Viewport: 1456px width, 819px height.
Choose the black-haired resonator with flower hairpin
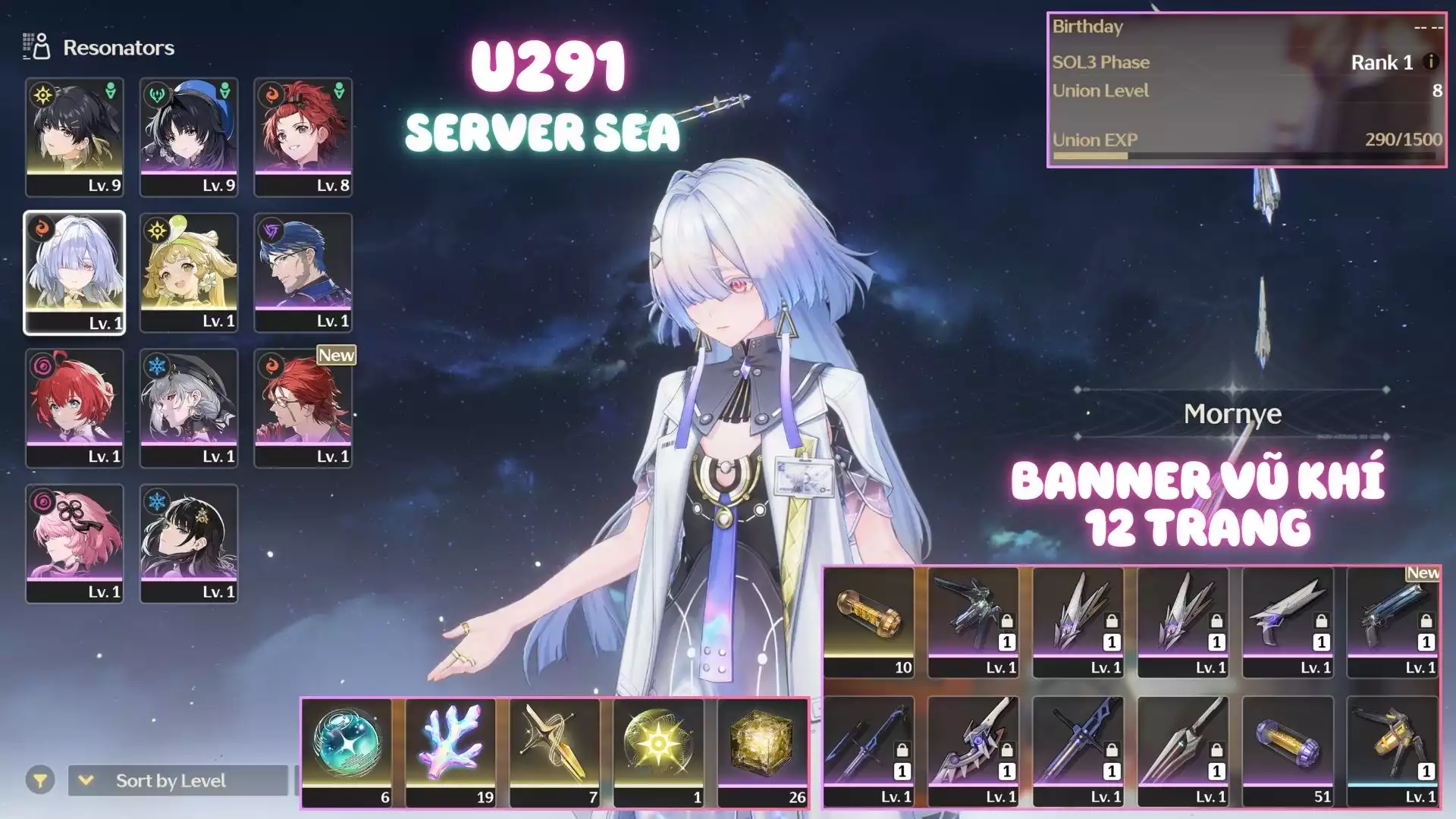[189, 543]
